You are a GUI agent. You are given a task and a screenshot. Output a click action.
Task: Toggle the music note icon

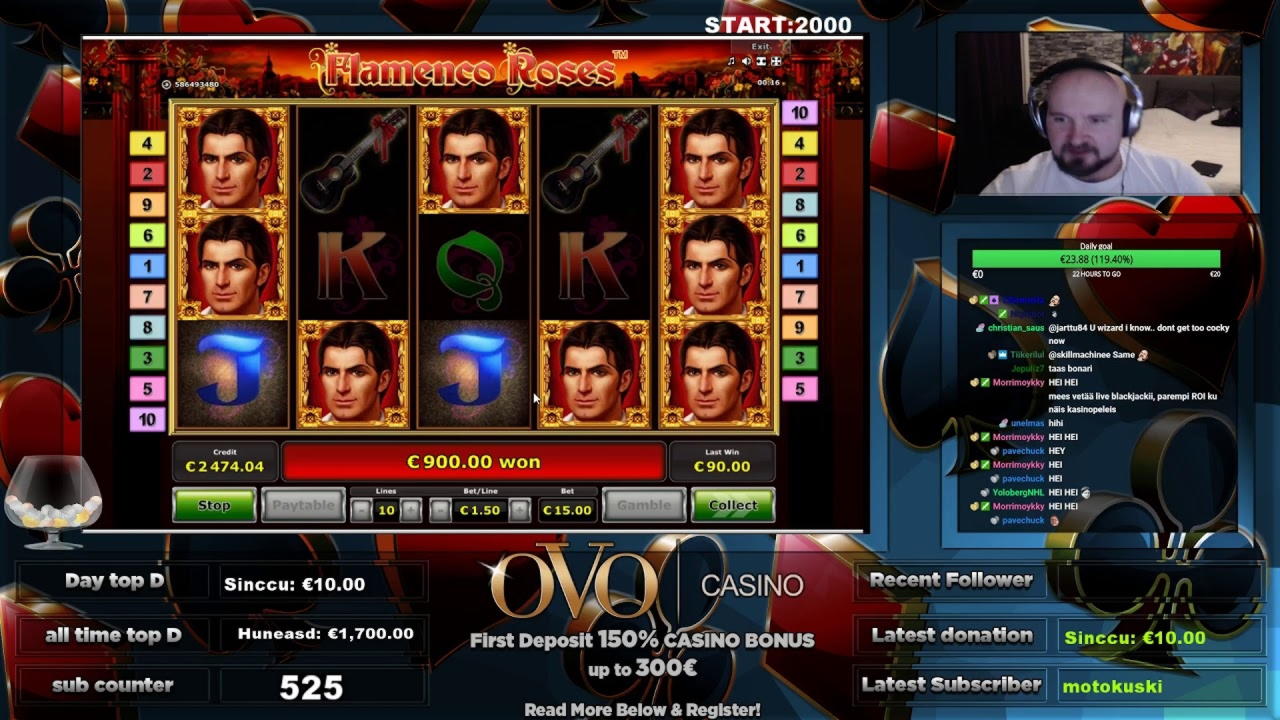coord(731,61)
